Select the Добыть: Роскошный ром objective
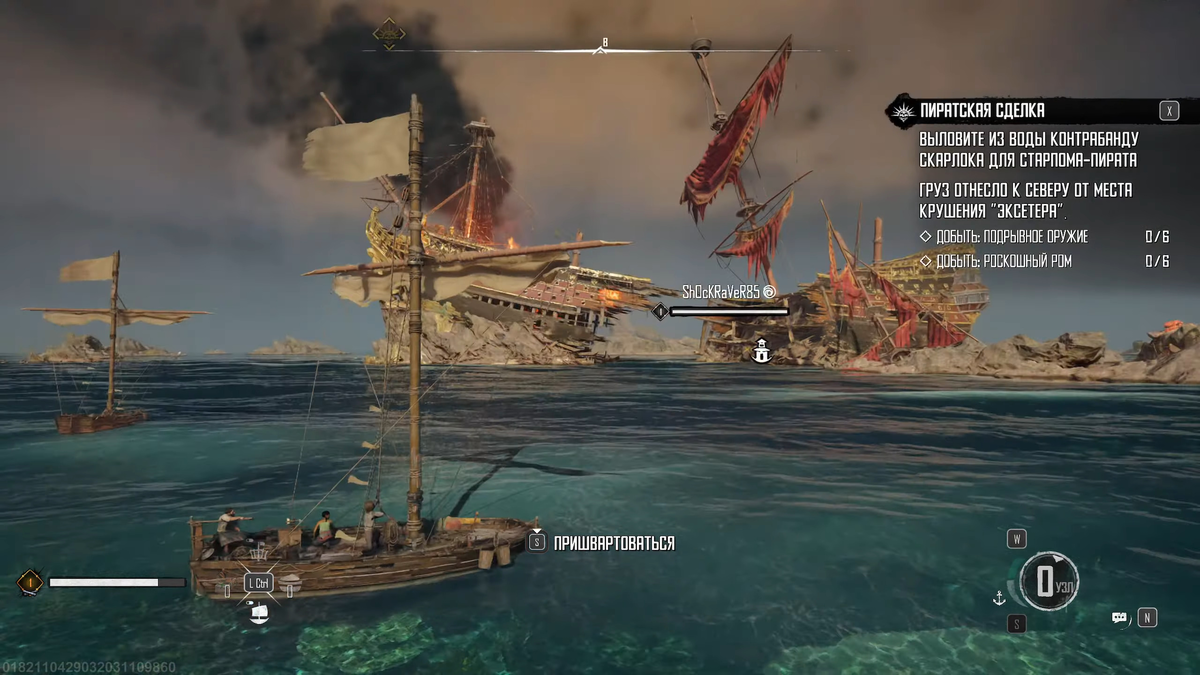Screen dimensions: 1200x675 click(x=1000, y=261)
